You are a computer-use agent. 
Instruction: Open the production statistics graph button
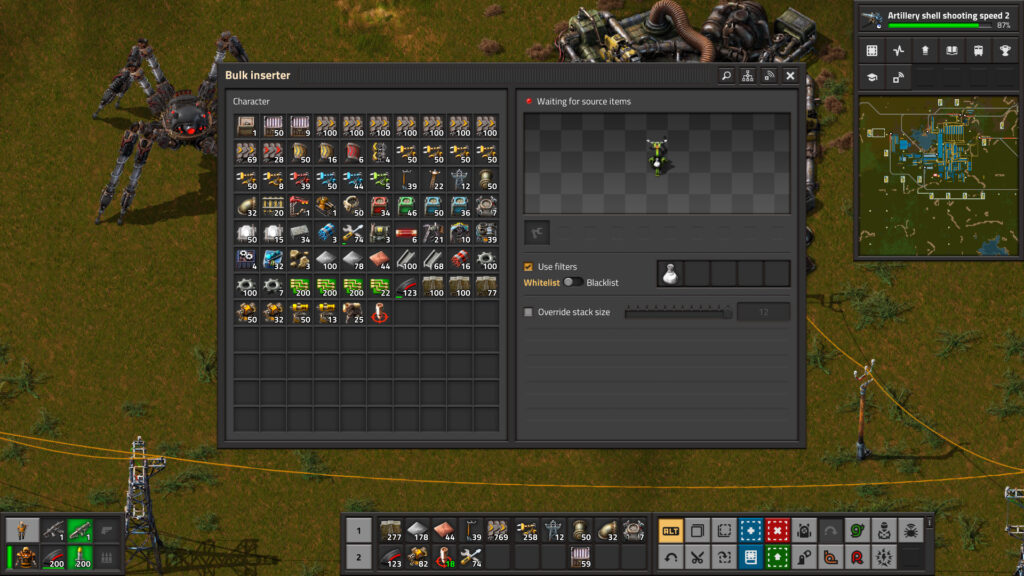point(898,50)
